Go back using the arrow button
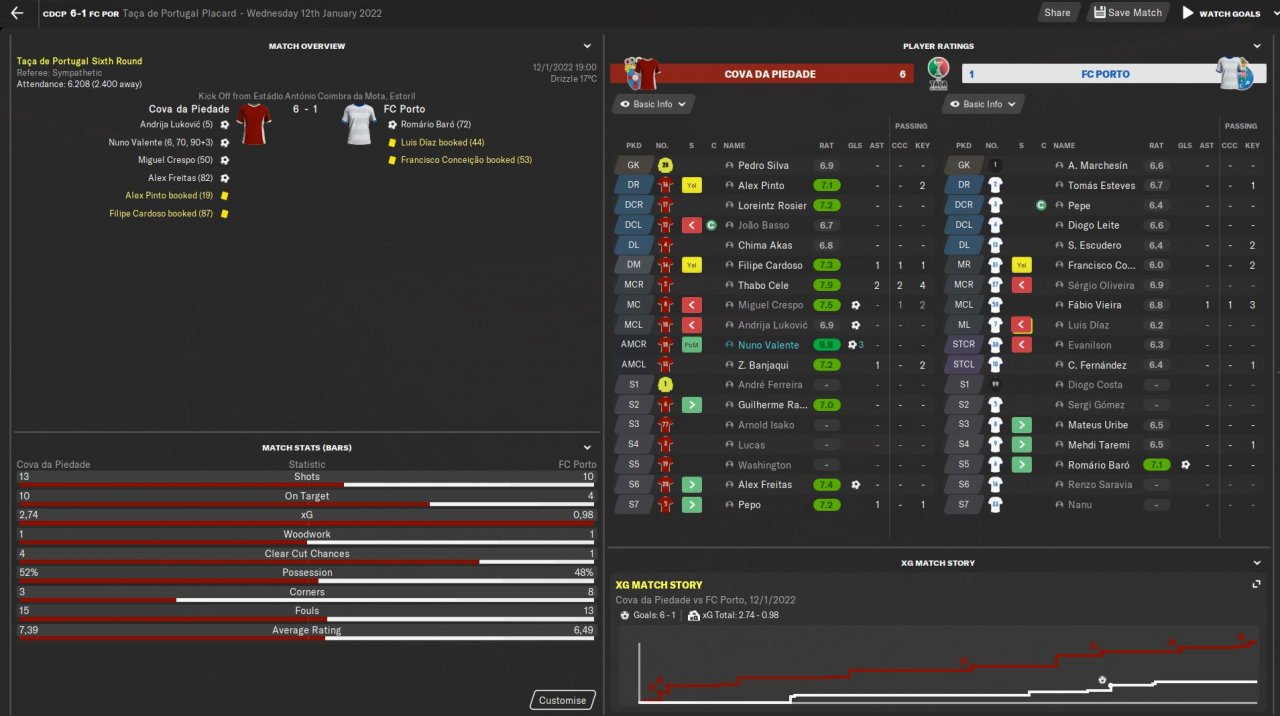This screenshot has width=1280, height=716. pos(17,13)
